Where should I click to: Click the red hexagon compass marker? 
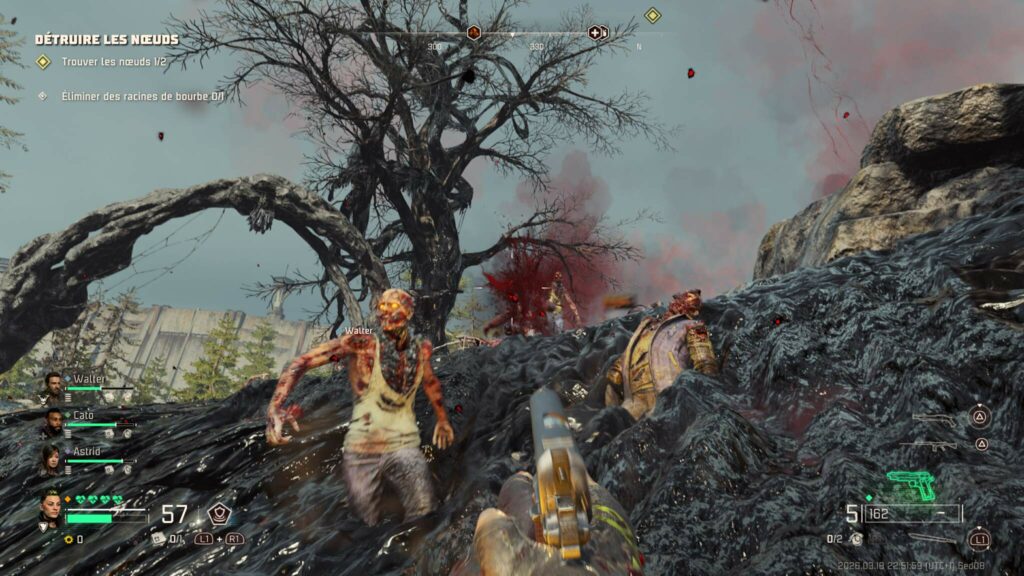474,32
